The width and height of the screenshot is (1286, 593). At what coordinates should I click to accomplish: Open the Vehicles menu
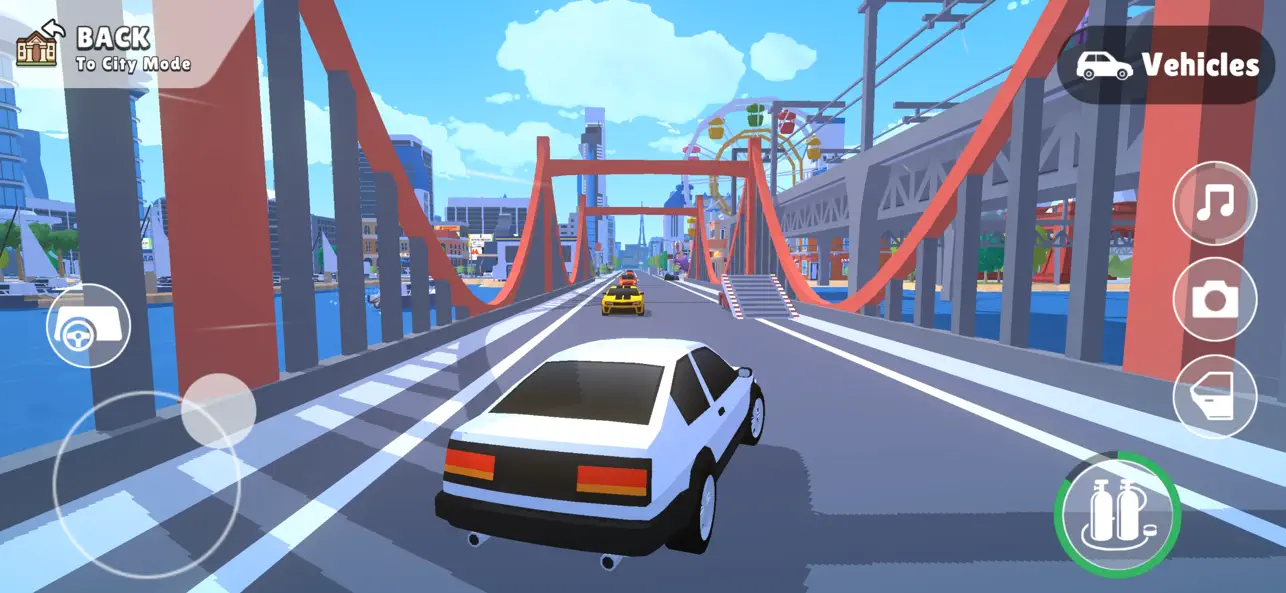(x=1166, y=66)
